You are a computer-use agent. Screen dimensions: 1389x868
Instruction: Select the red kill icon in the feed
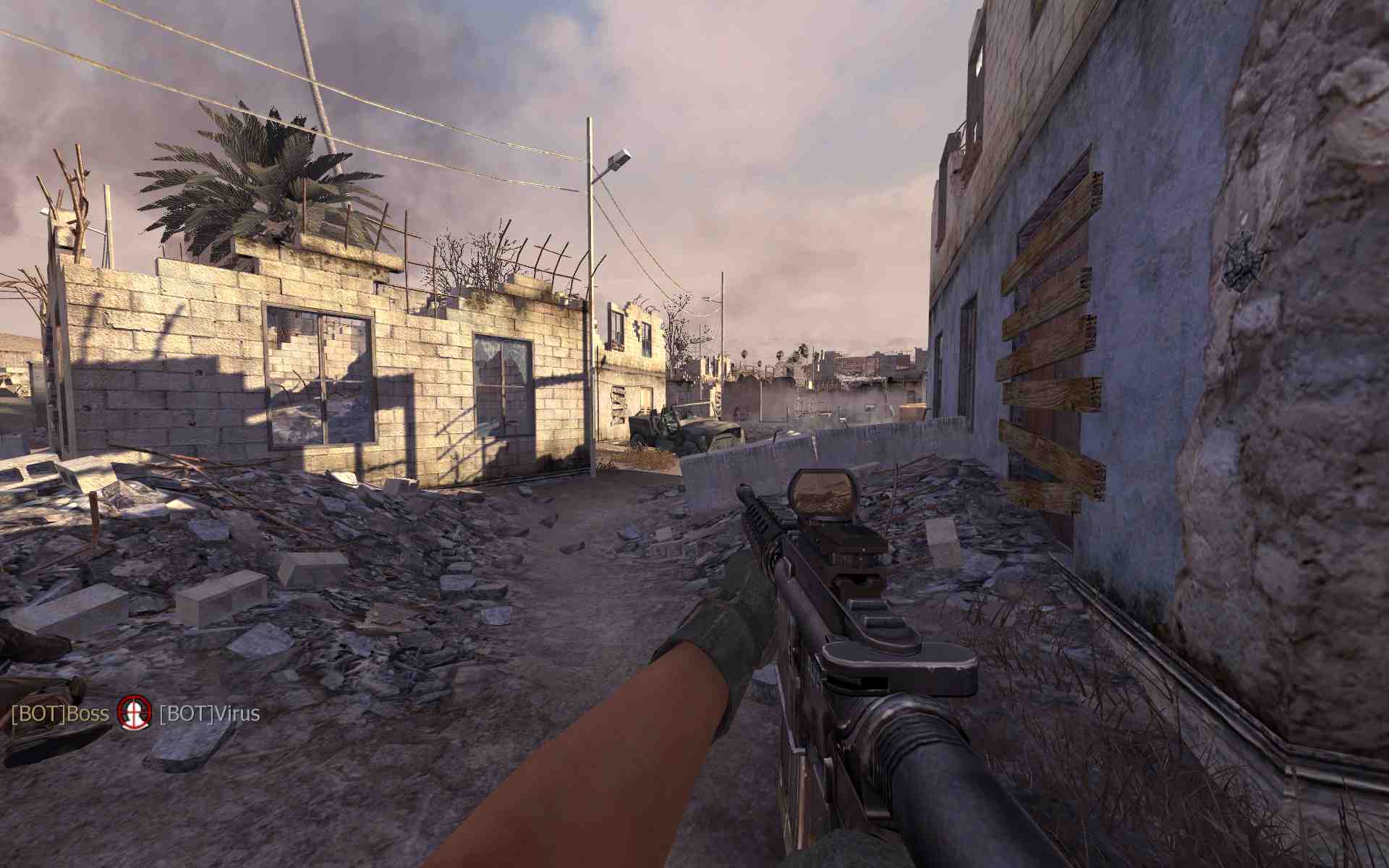click(135, 713)
